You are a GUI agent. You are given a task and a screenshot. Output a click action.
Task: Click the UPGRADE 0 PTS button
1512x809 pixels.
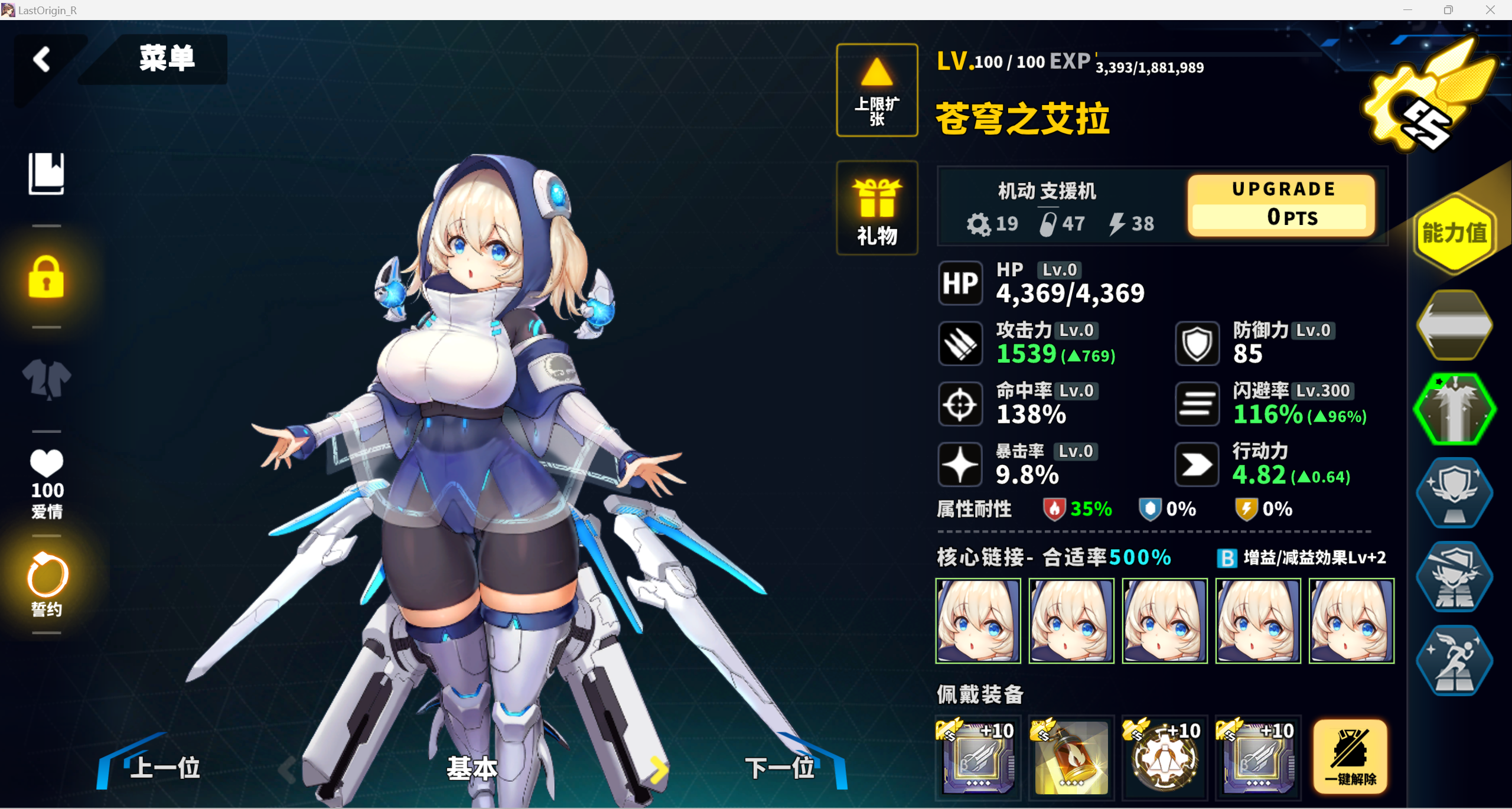pos(1282,205)
